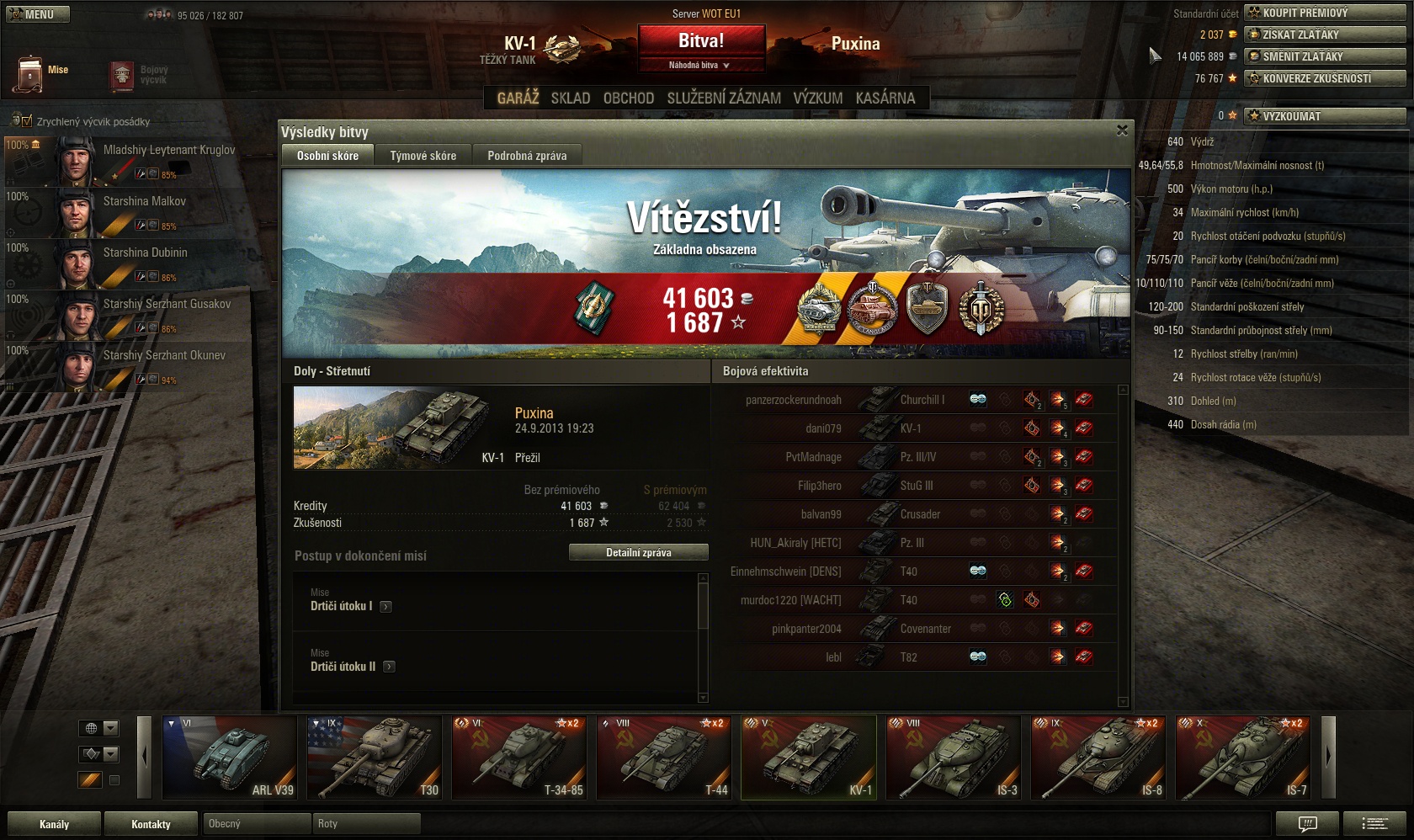Click the VYZKOUMAT button

[1324, 116]
